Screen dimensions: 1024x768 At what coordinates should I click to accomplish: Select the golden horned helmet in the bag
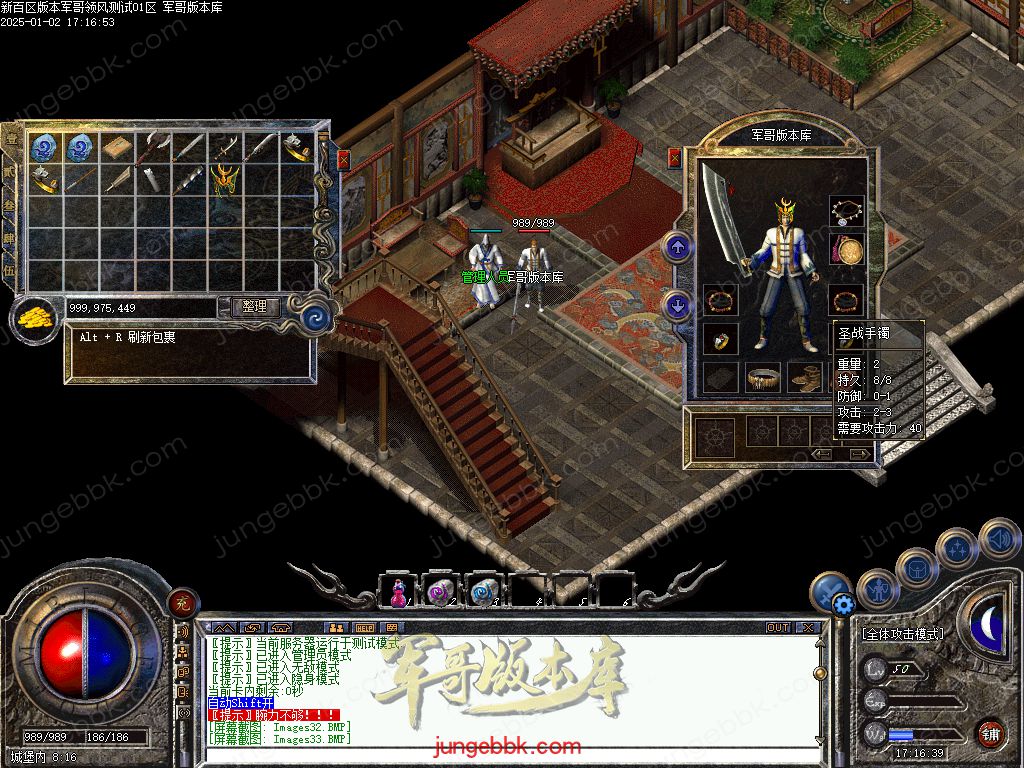[x=223, y=179]
